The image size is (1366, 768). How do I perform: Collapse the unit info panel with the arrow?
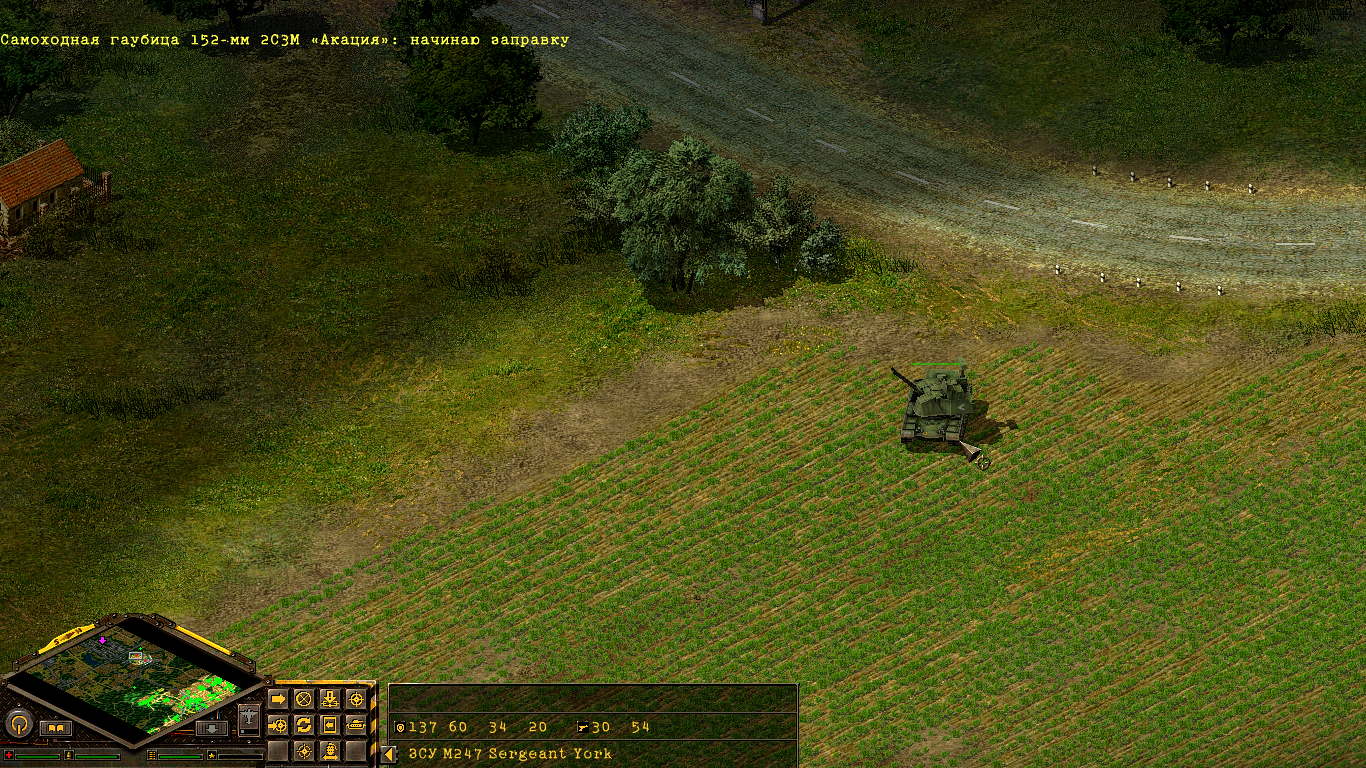tap(386, 756)
